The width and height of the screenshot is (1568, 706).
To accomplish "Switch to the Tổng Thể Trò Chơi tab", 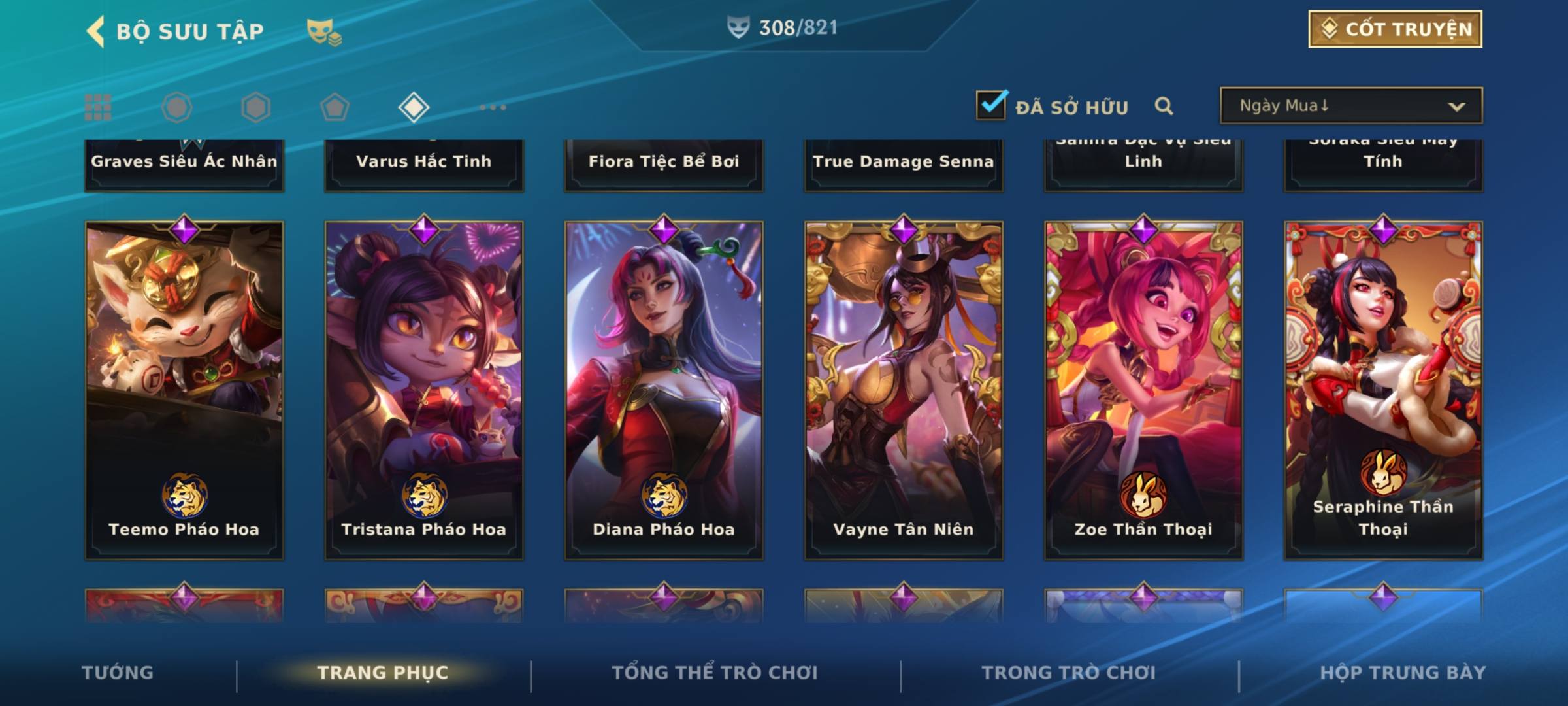I will coord(715,673).
